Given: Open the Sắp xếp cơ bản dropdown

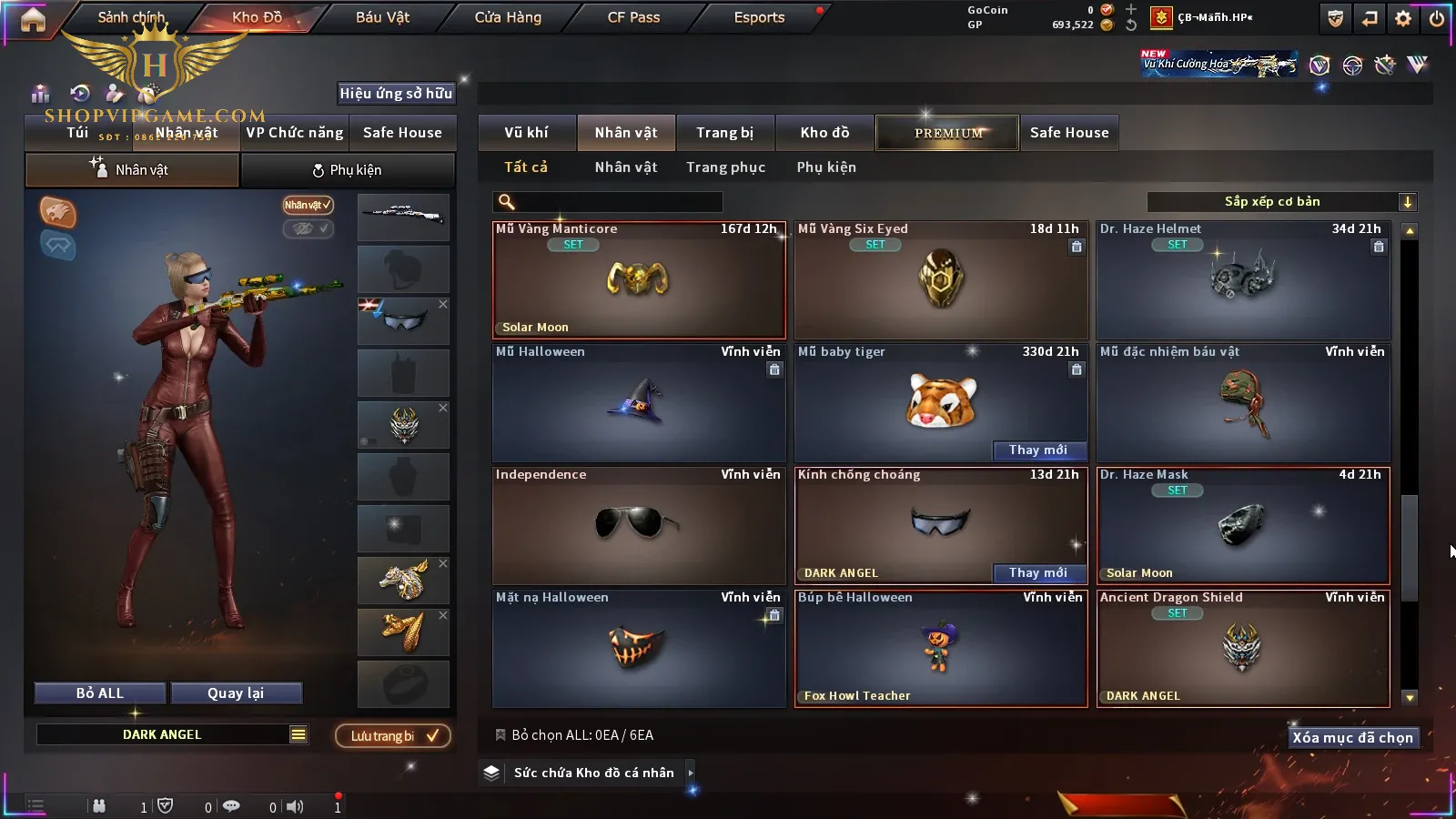Looking at the screenshot, I should [1281, 202].
